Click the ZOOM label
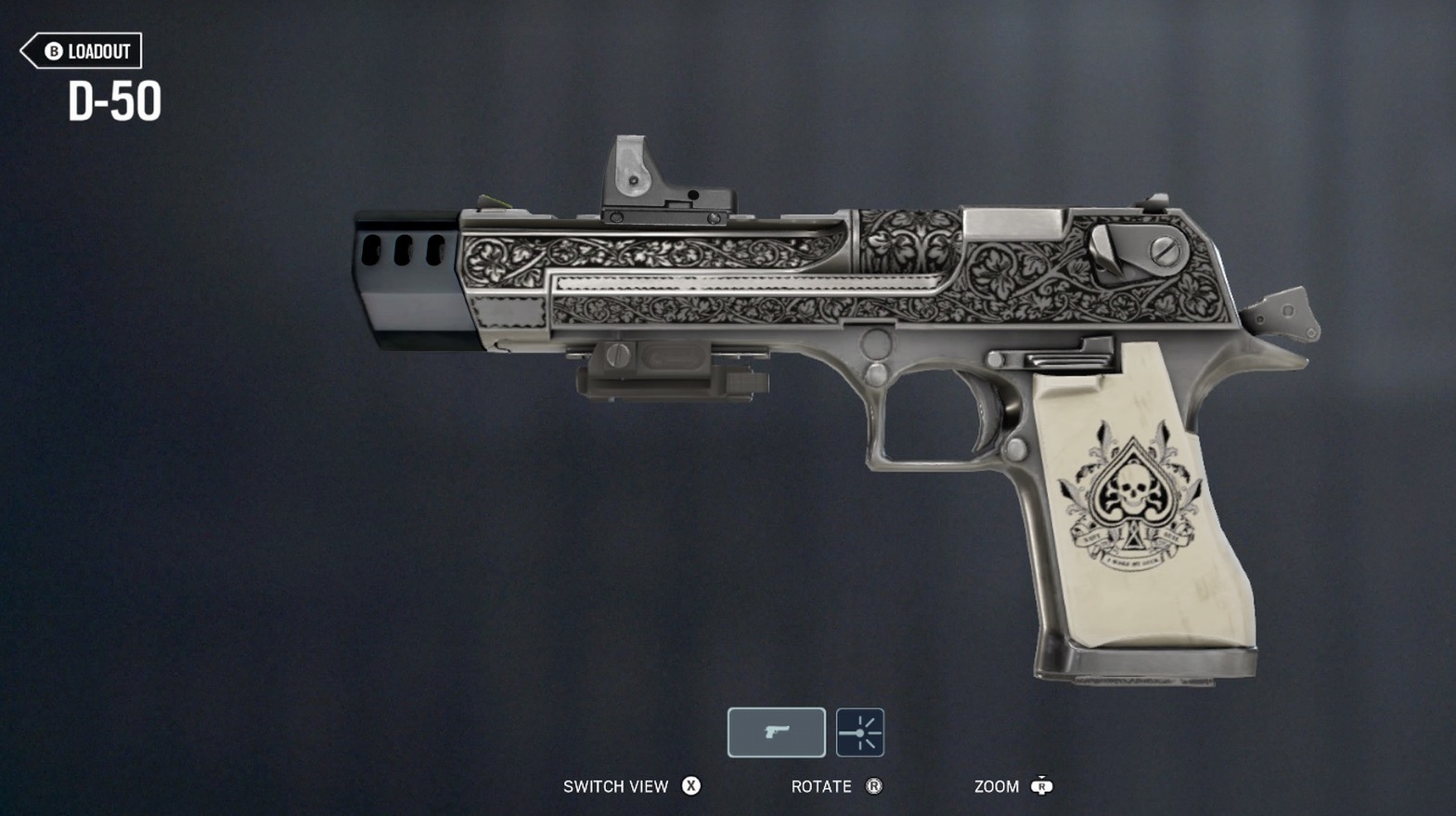The height and width of the screenshot is (816, 1456). tap(996, 786)
